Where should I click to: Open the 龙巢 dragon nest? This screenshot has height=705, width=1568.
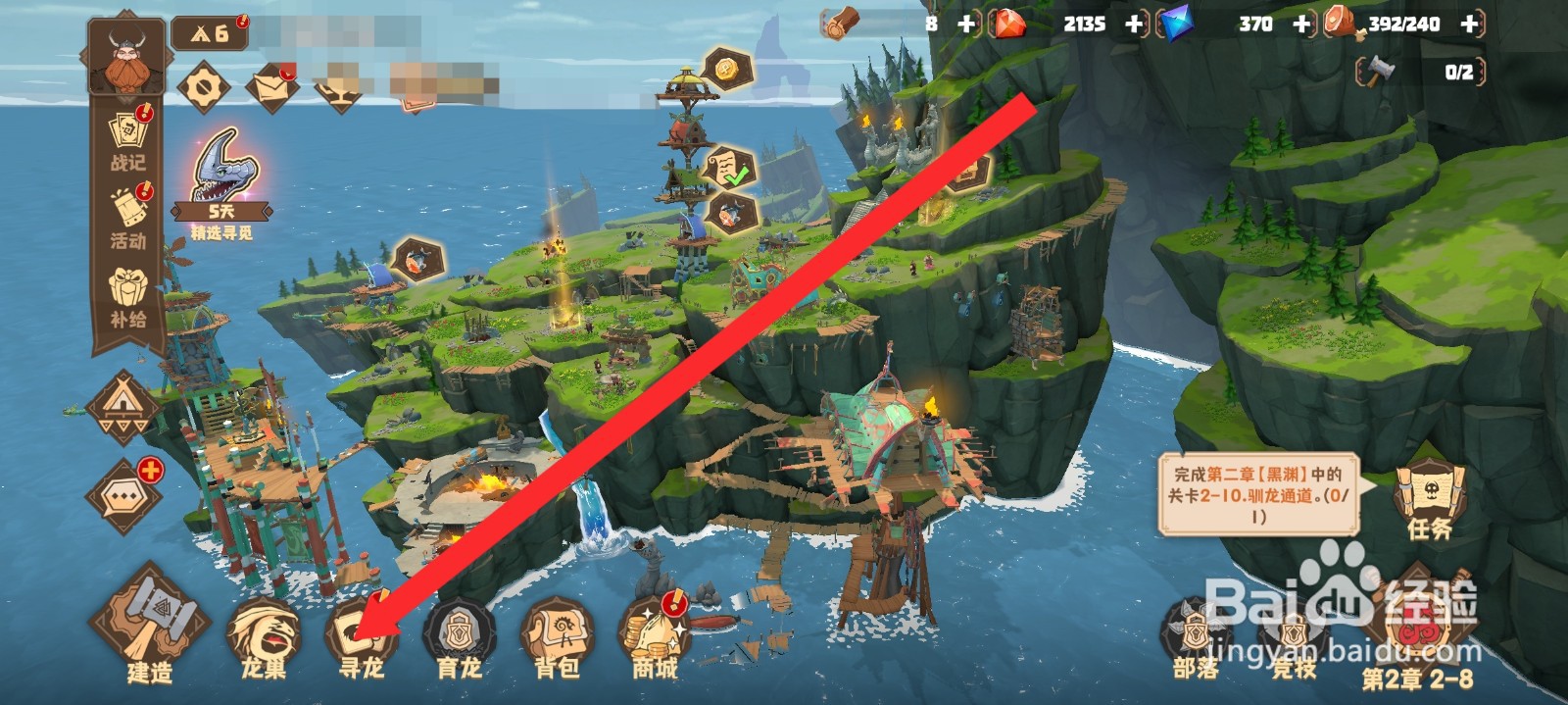[264, 635]
